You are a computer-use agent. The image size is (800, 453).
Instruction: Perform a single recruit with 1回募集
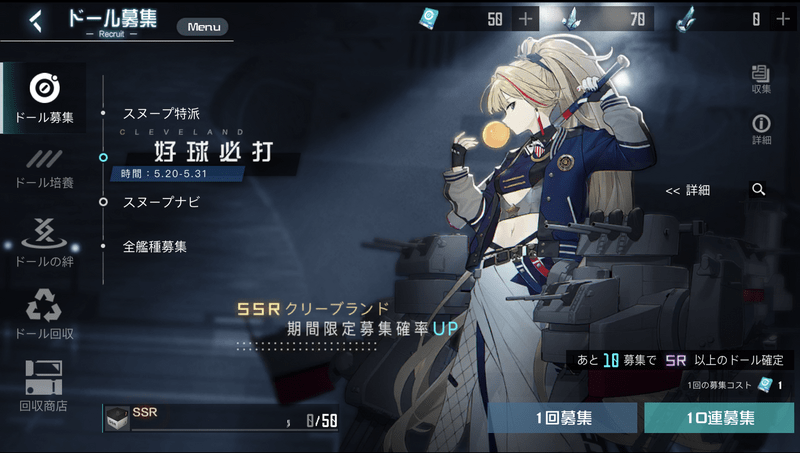563,418
